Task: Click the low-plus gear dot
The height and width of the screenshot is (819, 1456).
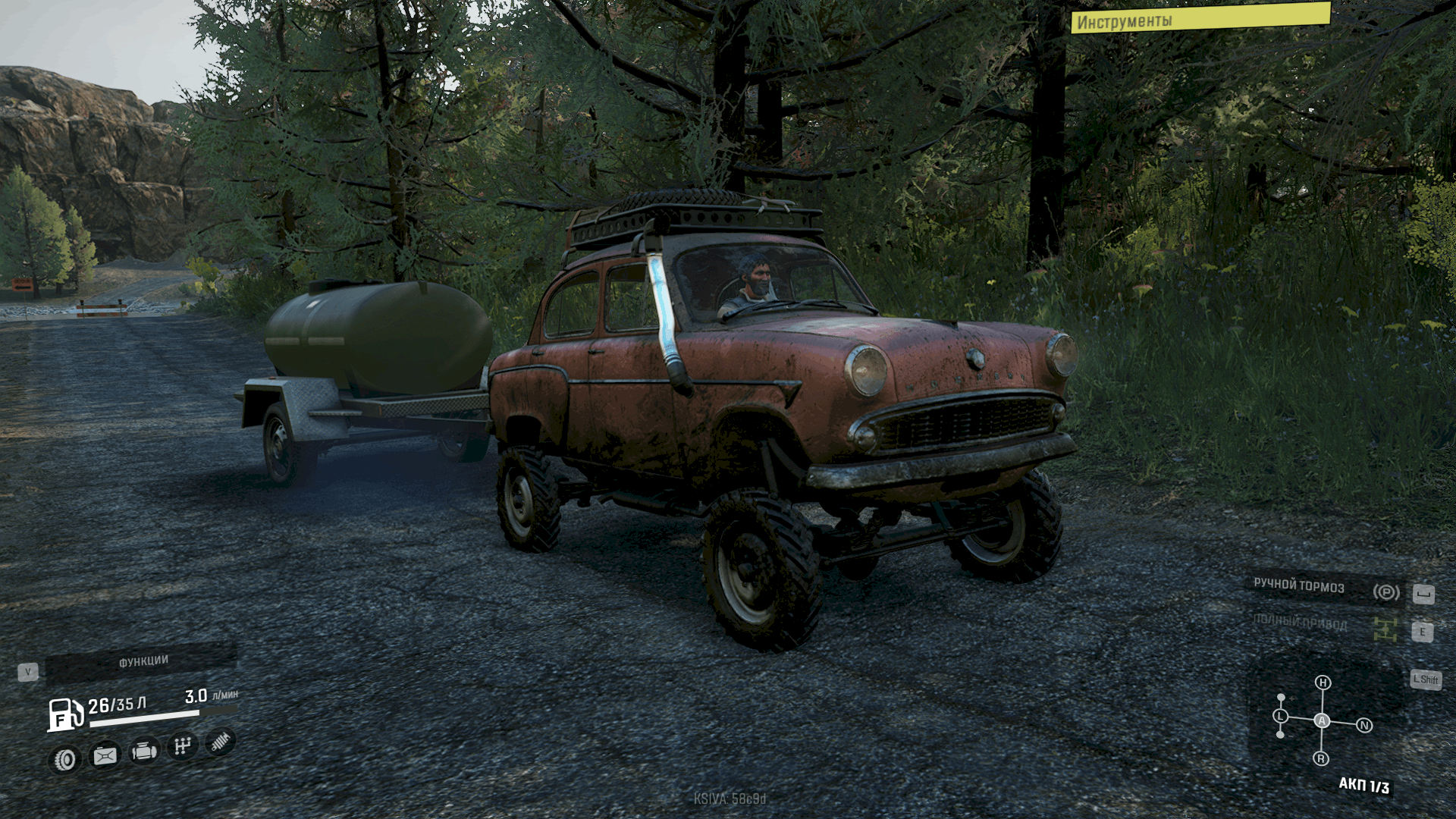Action: pyautogui.click(x=1281, y=697)
